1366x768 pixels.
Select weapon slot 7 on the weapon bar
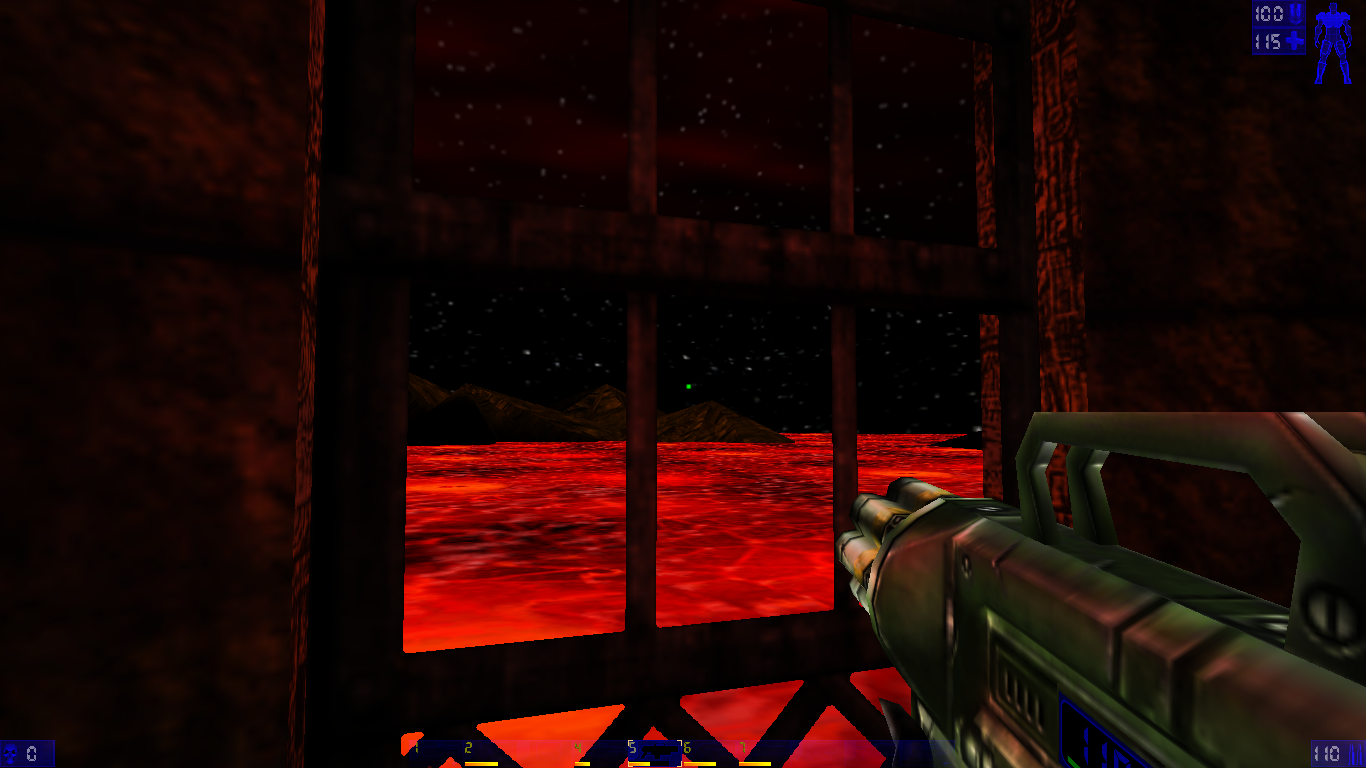click(x=744, y=748)
